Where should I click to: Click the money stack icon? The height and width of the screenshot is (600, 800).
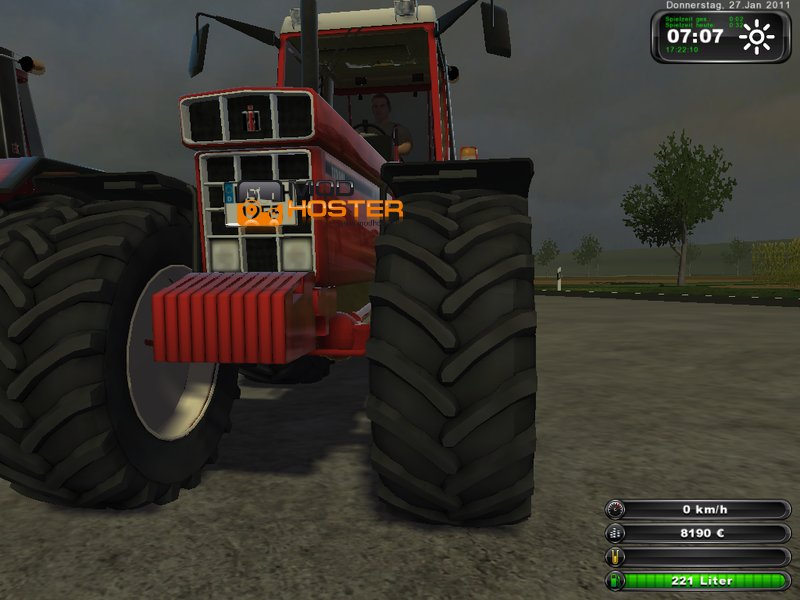616,533
